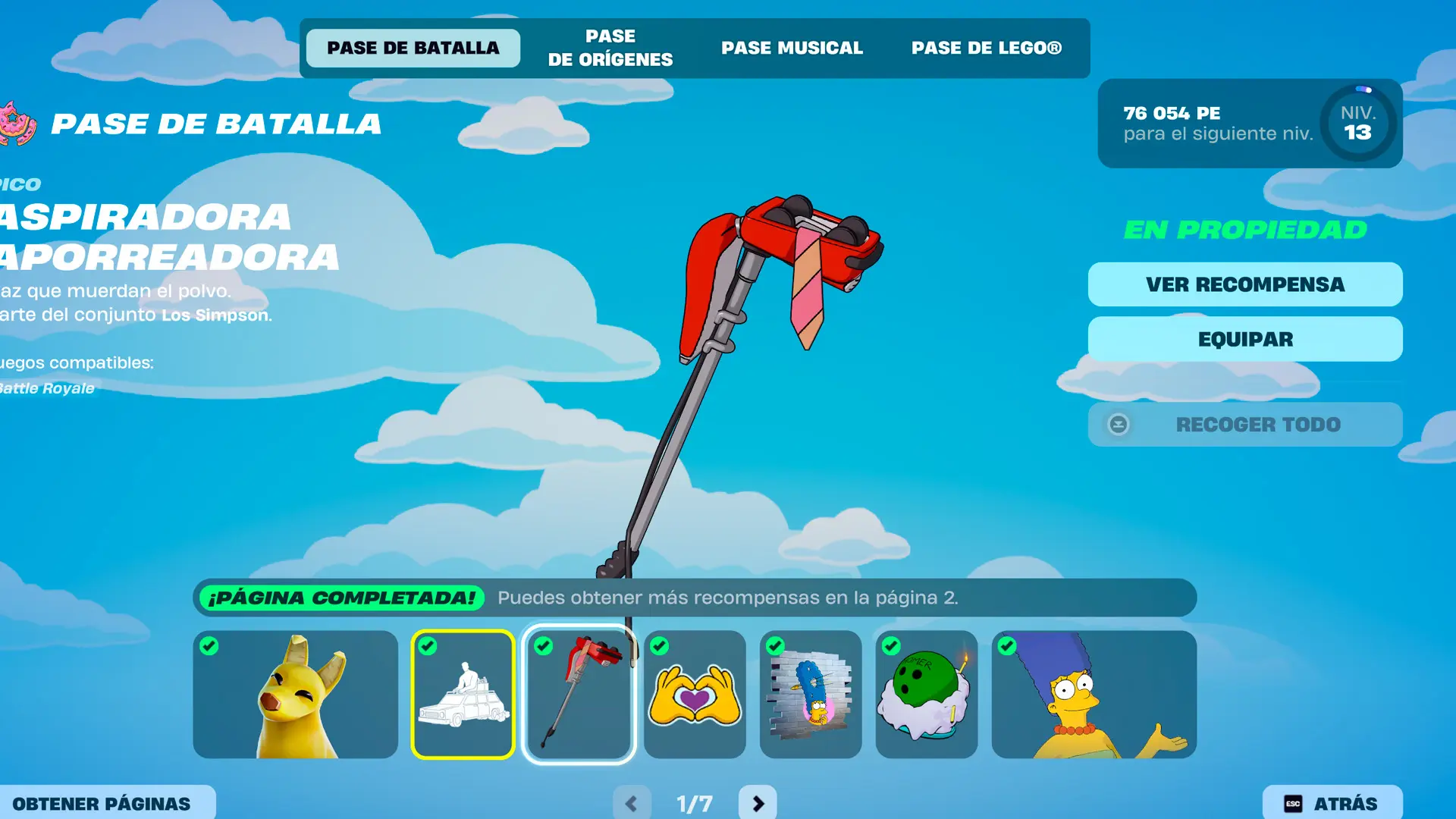
Task: Select the Pase Musical tab
Action: point(792,48)
